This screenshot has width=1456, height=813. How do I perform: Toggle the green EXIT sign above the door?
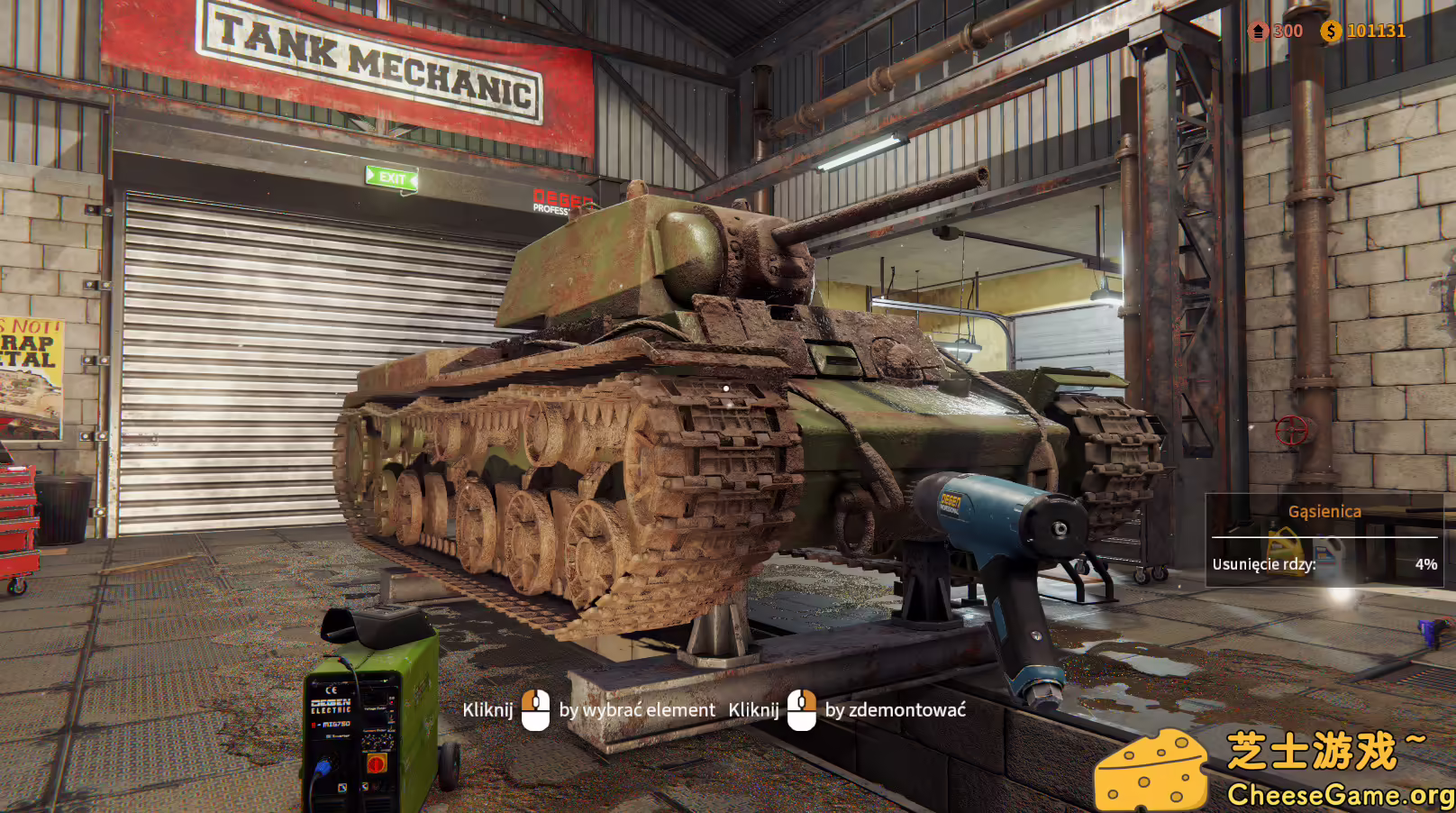(x=389, y=178)
